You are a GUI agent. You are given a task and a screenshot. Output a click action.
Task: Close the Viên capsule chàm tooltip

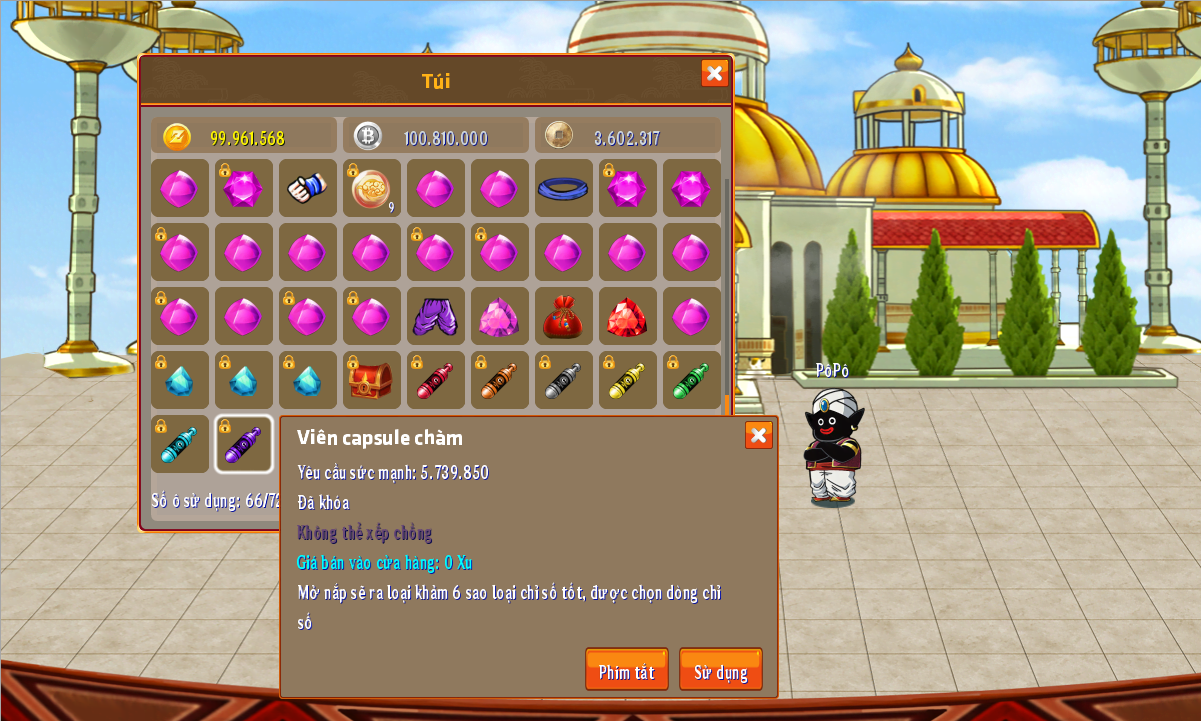pyautogui.click(x=758, y=435)
